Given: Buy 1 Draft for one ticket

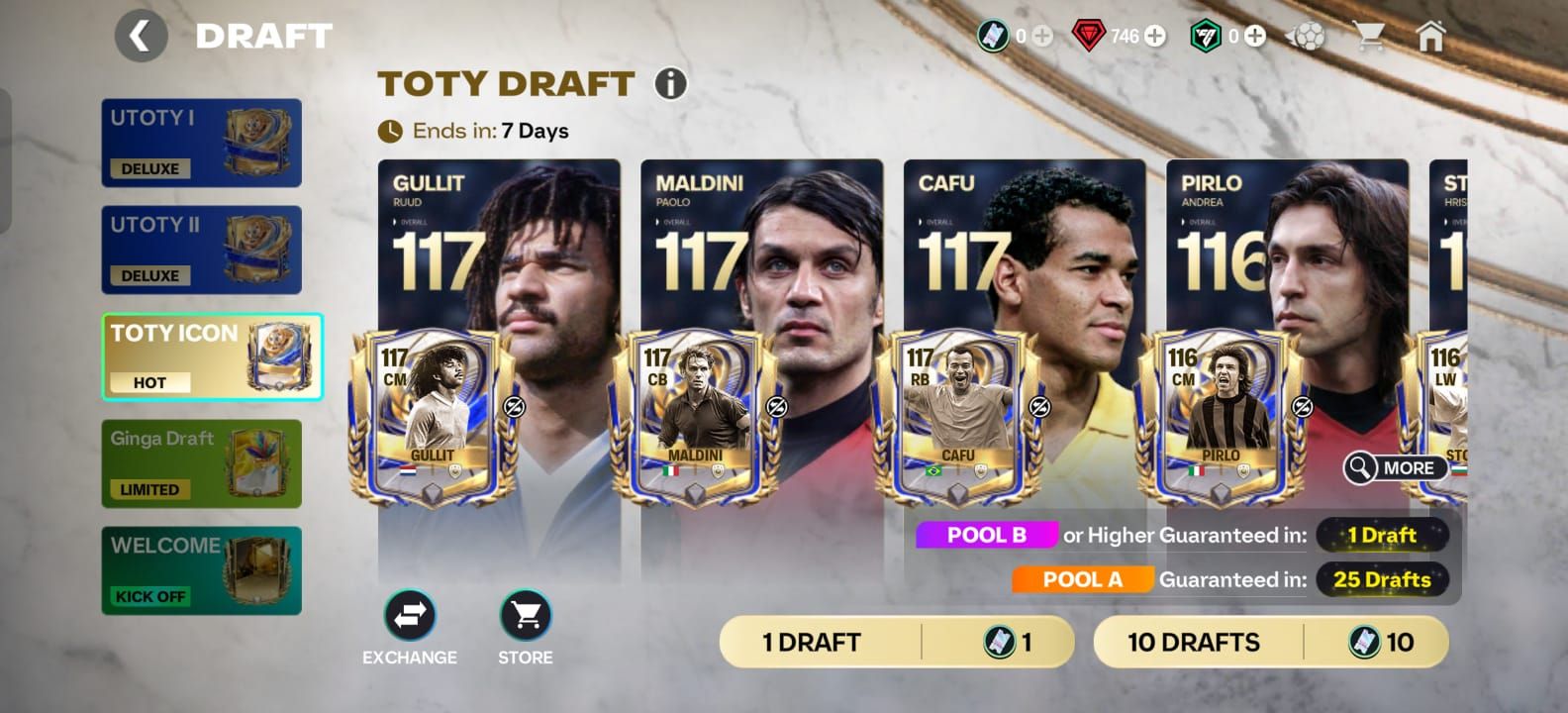Looking at the screenshot, I should pyautogui.click(x=896, y=642).
